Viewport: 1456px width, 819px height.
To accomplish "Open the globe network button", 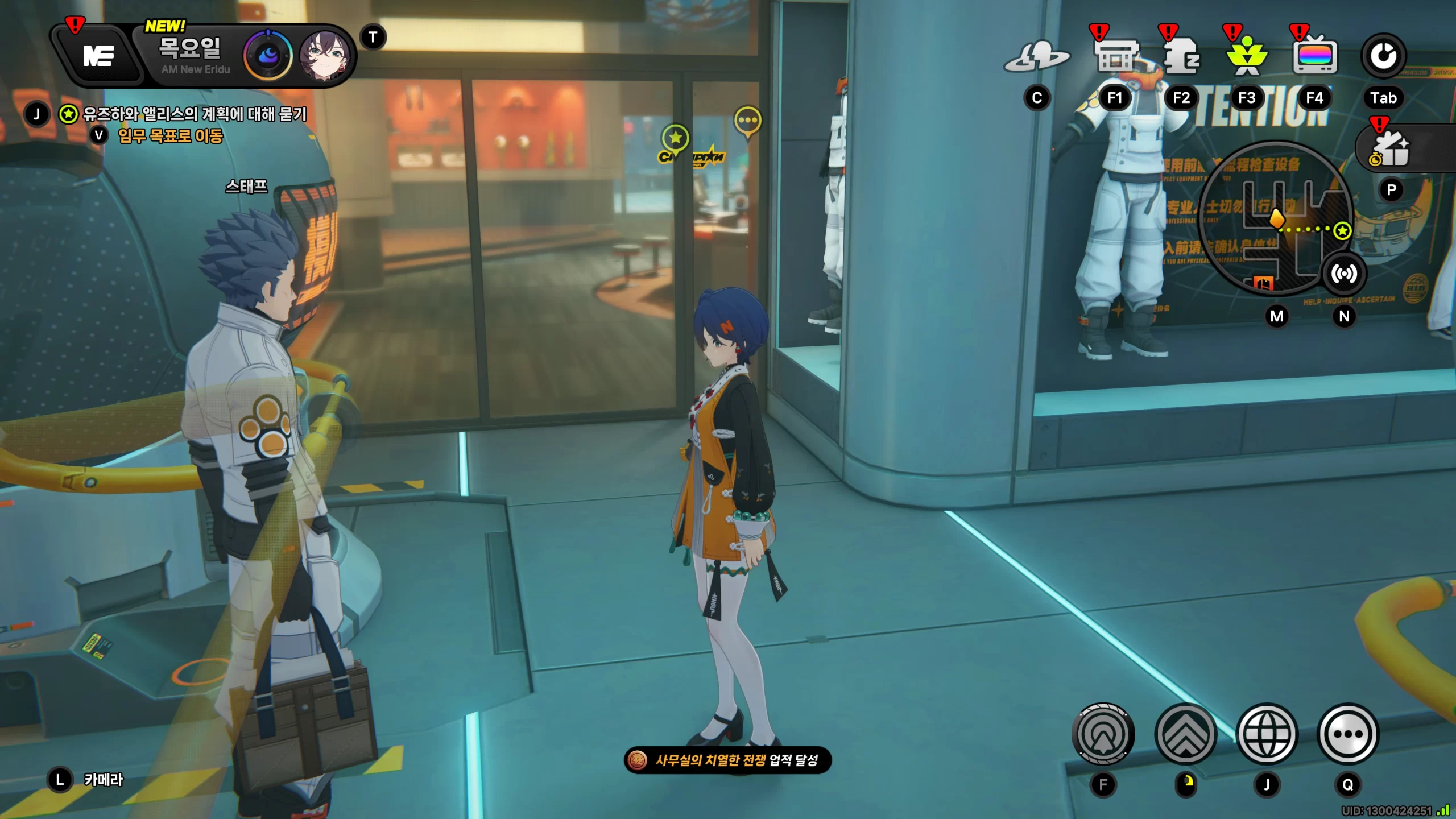I will 1267,734.
